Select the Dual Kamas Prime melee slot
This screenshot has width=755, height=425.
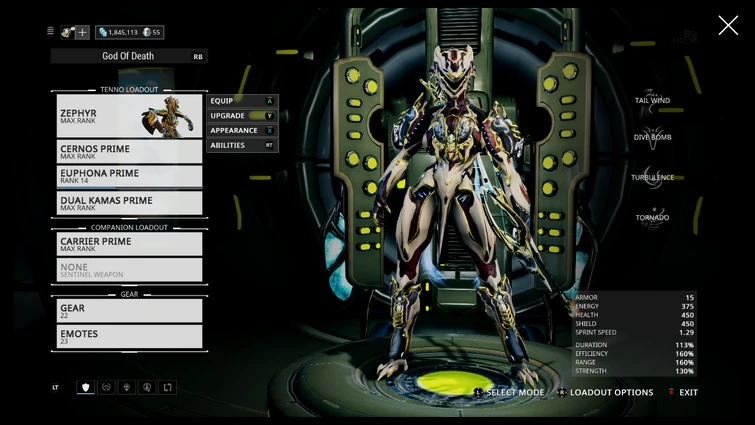click(x=128, y=203)
